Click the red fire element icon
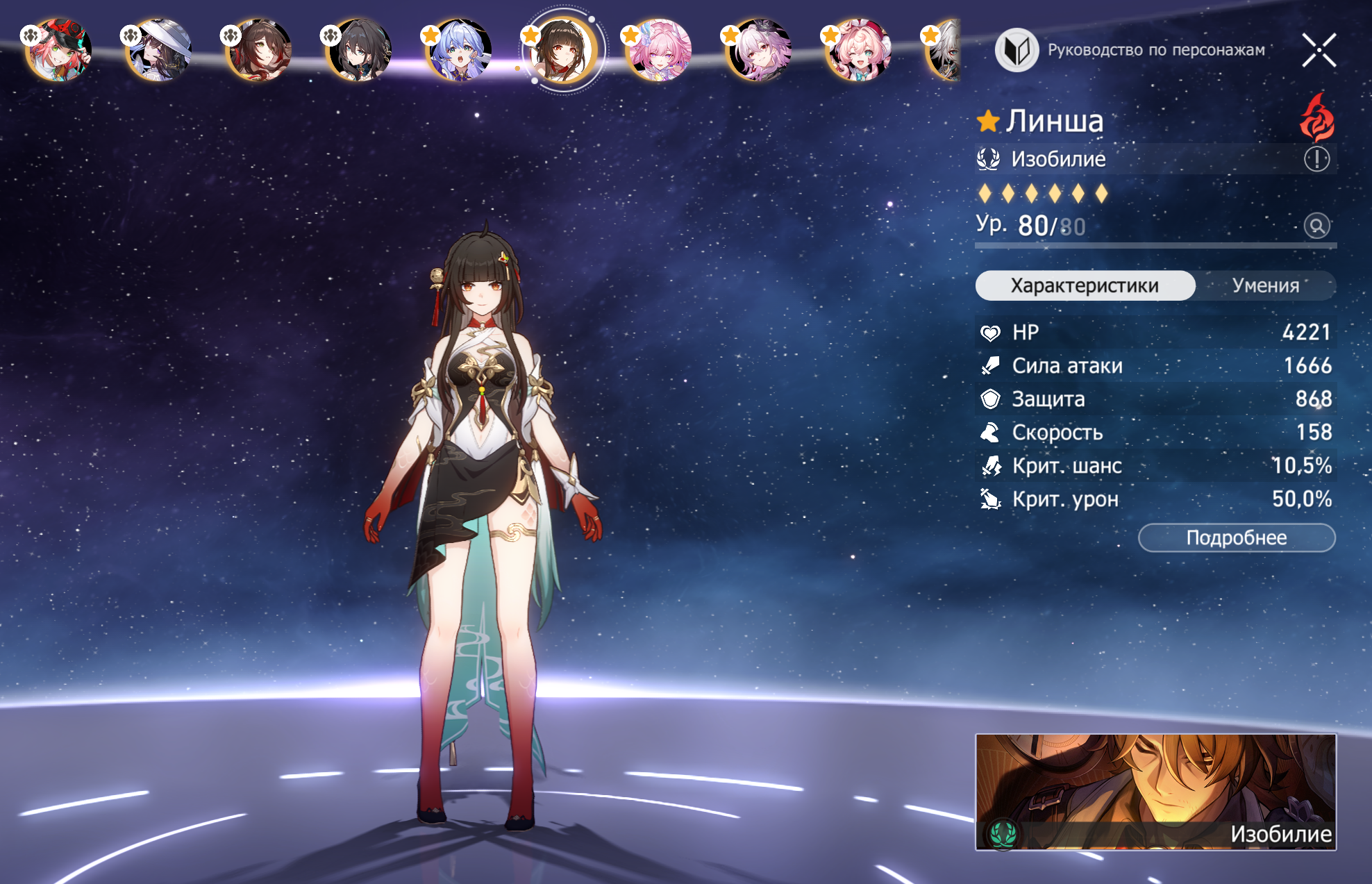1372x884 pixels. coord(1316,118)
